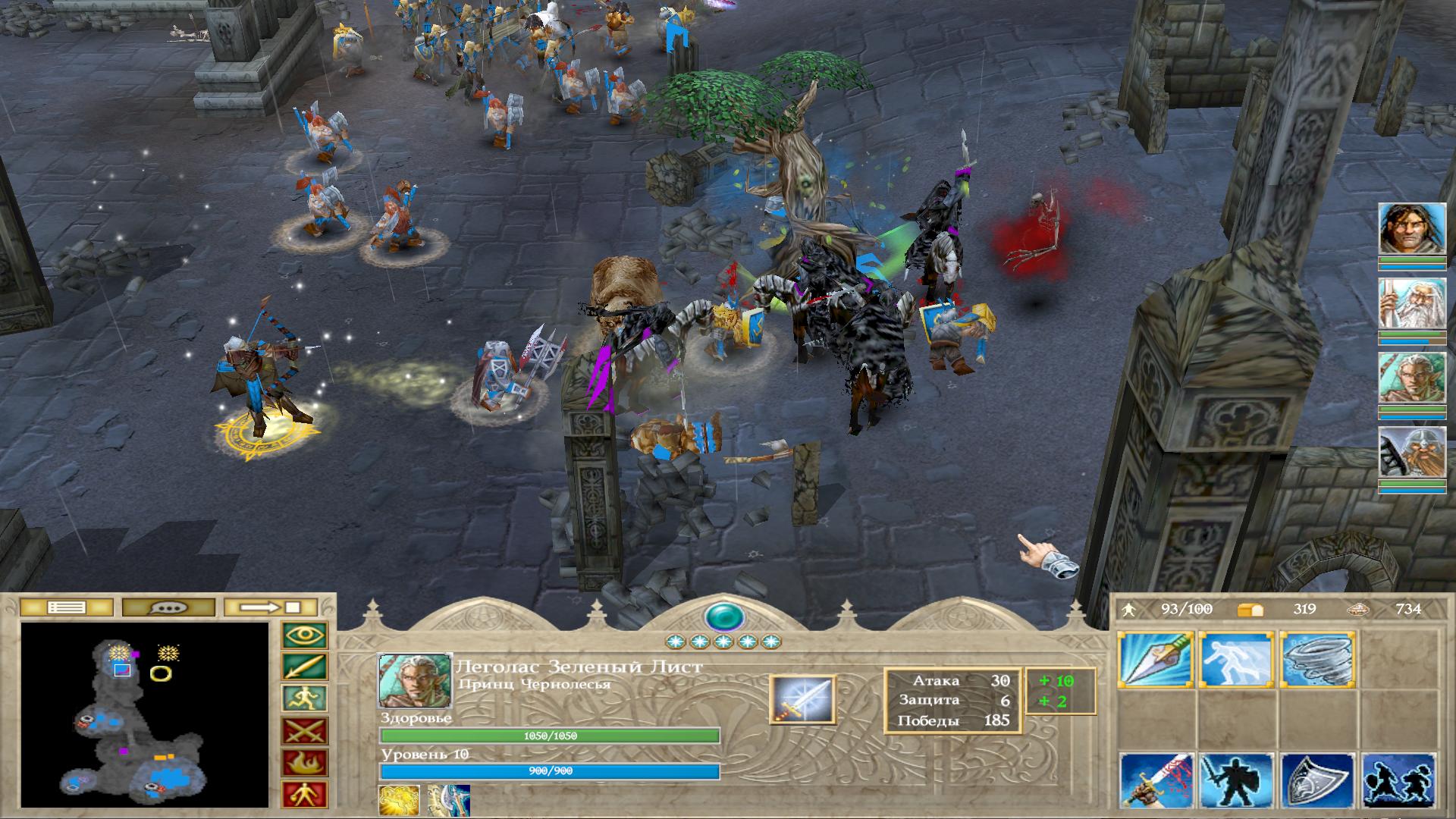Select the bloody sword command
The width and height of the screenshot is (1456, 819).
1156,781
